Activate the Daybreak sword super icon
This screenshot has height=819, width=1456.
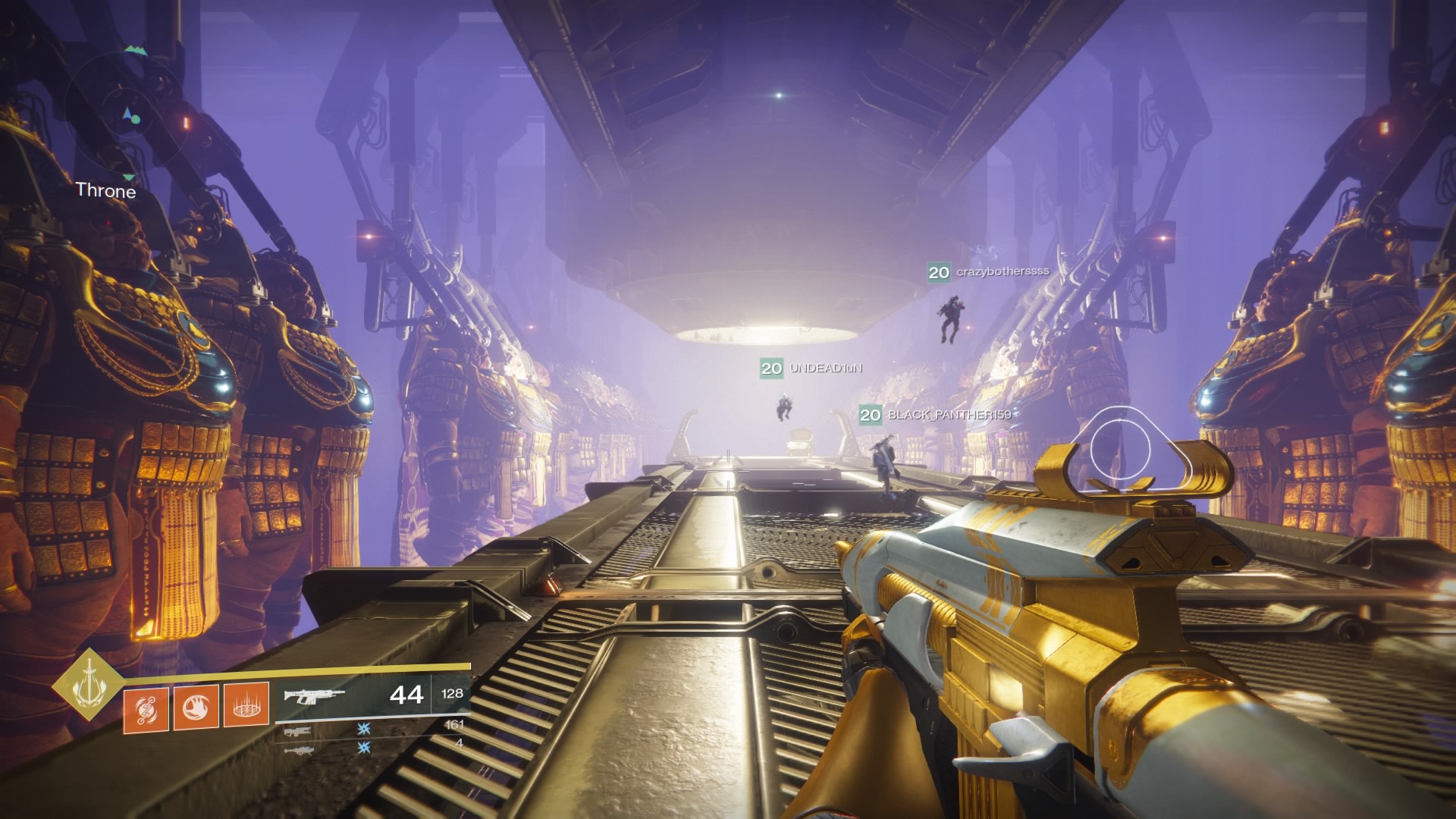(x=90, y=685)
